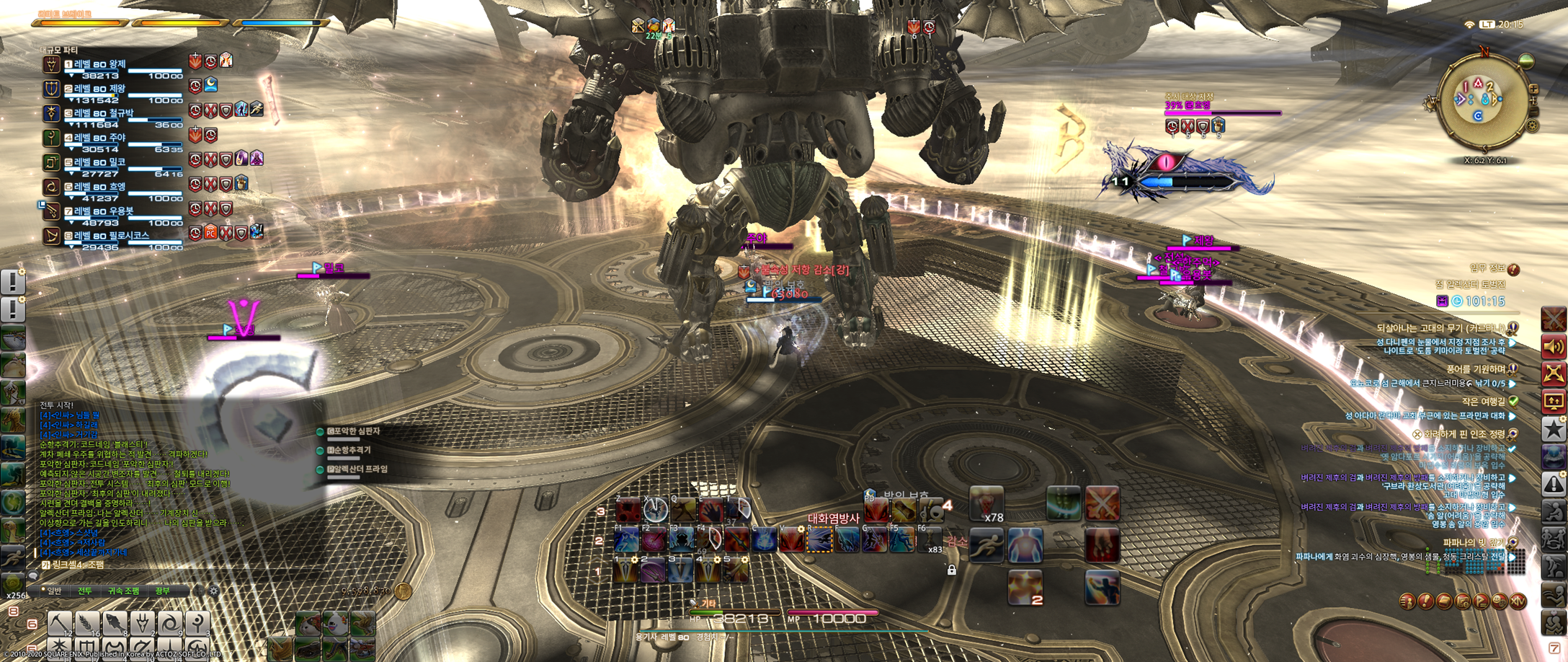Screen dimensions: 1568x662
Task: Switch to the 전투 chat tab
Action: click(x=84, y=591)
